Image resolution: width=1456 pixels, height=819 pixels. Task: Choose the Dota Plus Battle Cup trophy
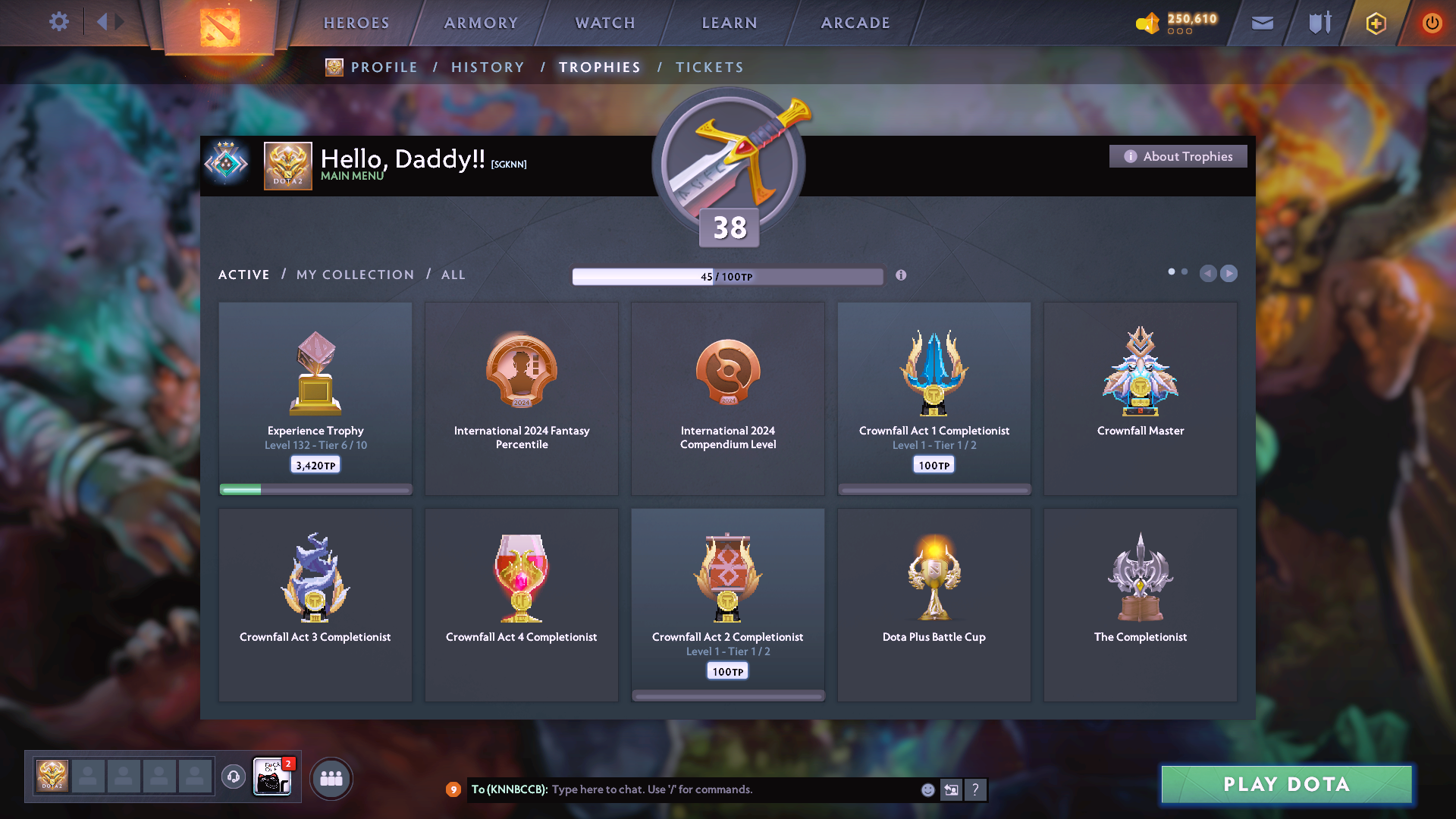tap(934, 604)
